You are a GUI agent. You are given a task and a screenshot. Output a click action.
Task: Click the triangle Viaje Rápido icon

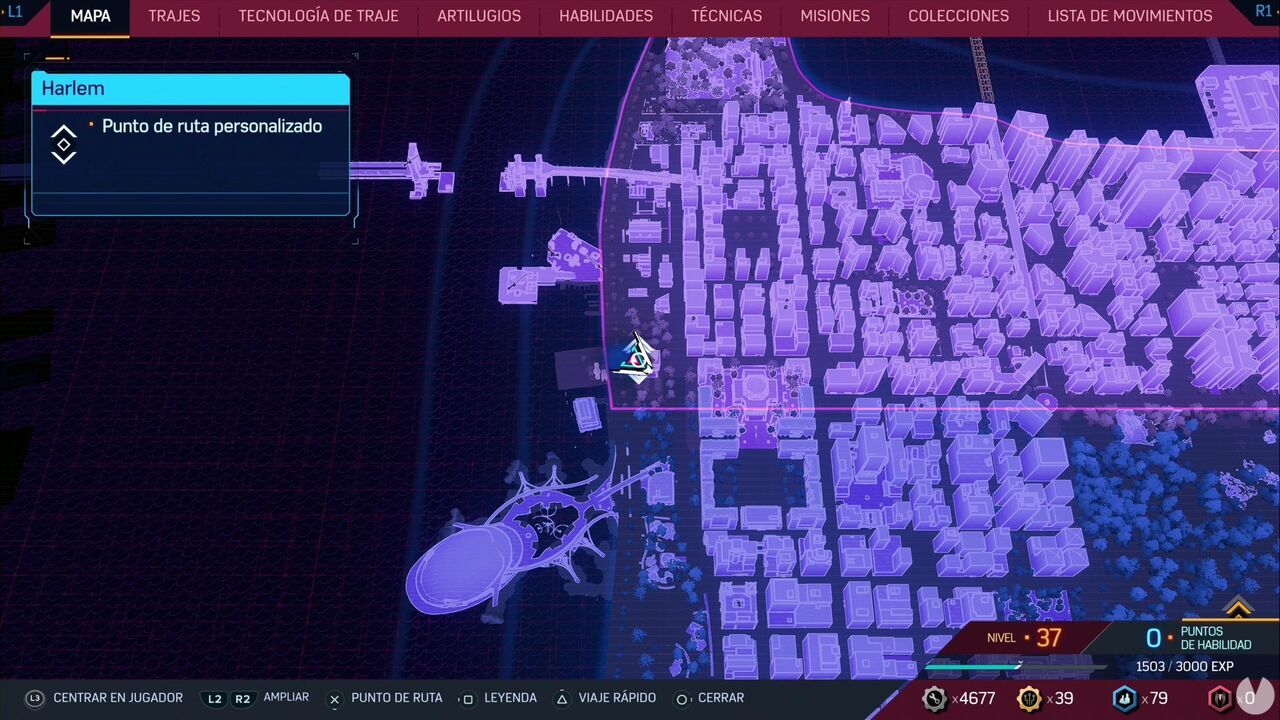(560, 698)
